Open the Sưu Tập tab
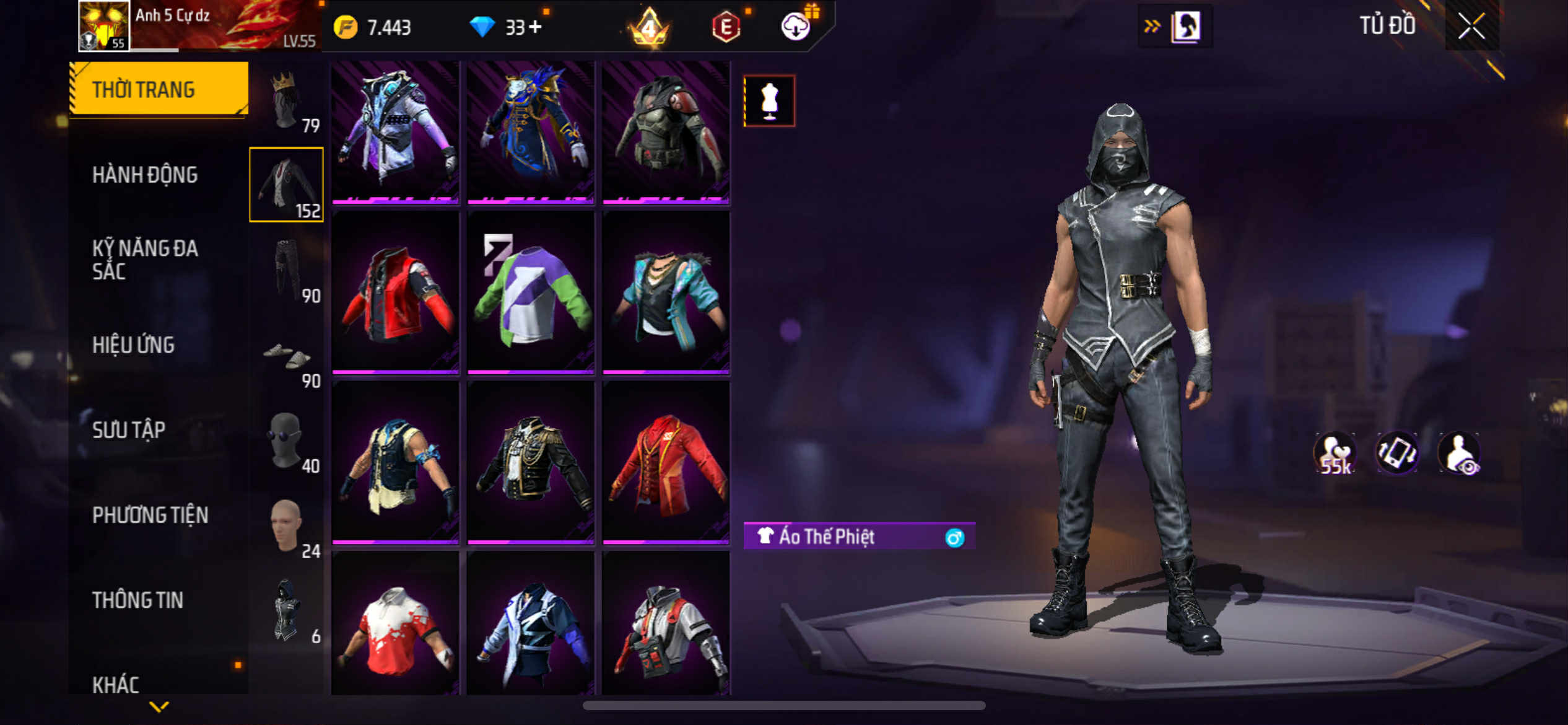This screenshot has height=725, width=1568. pos(129,430)
